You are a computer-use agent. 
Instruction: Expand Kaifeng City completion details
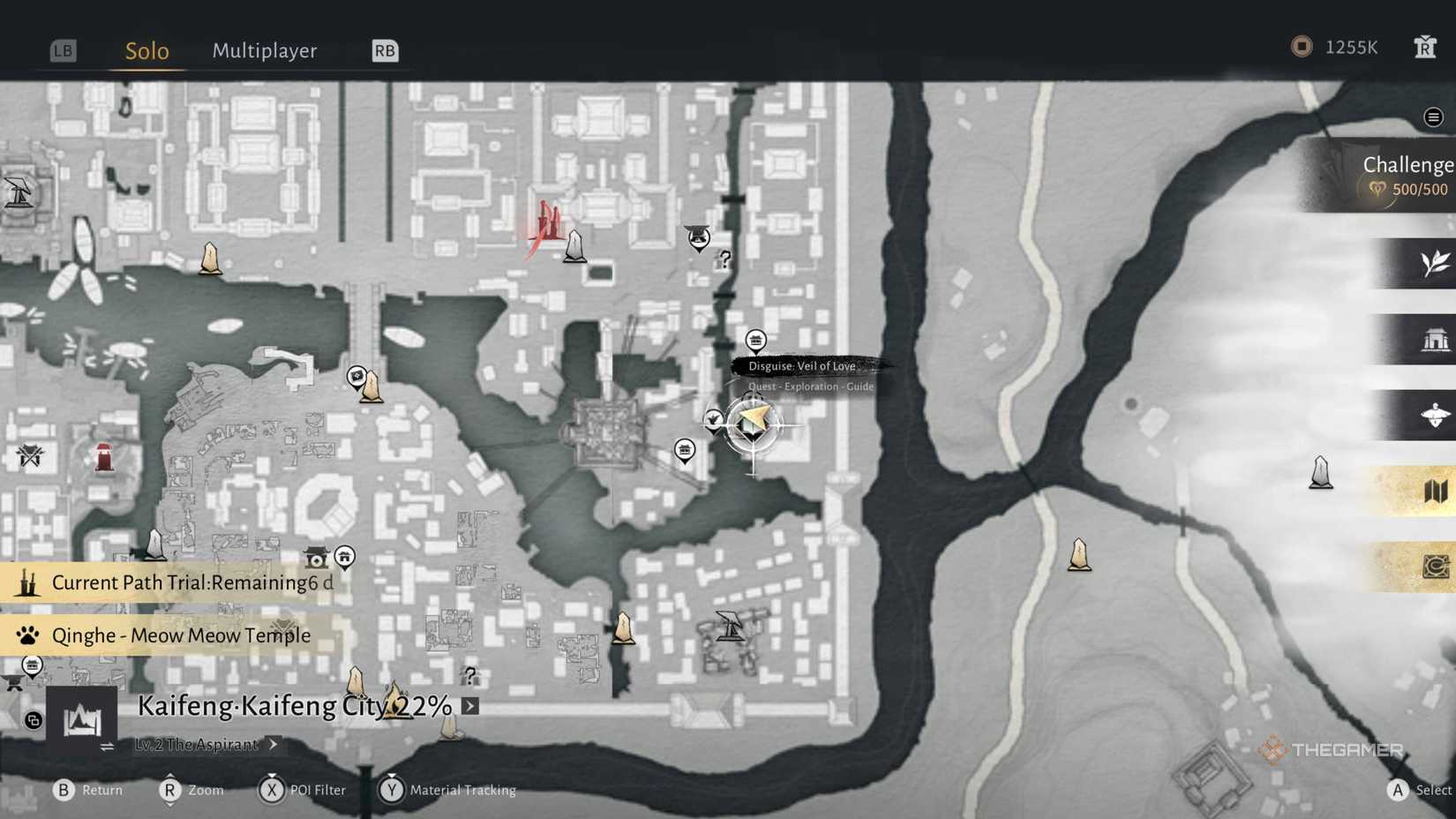pos(469,706)
